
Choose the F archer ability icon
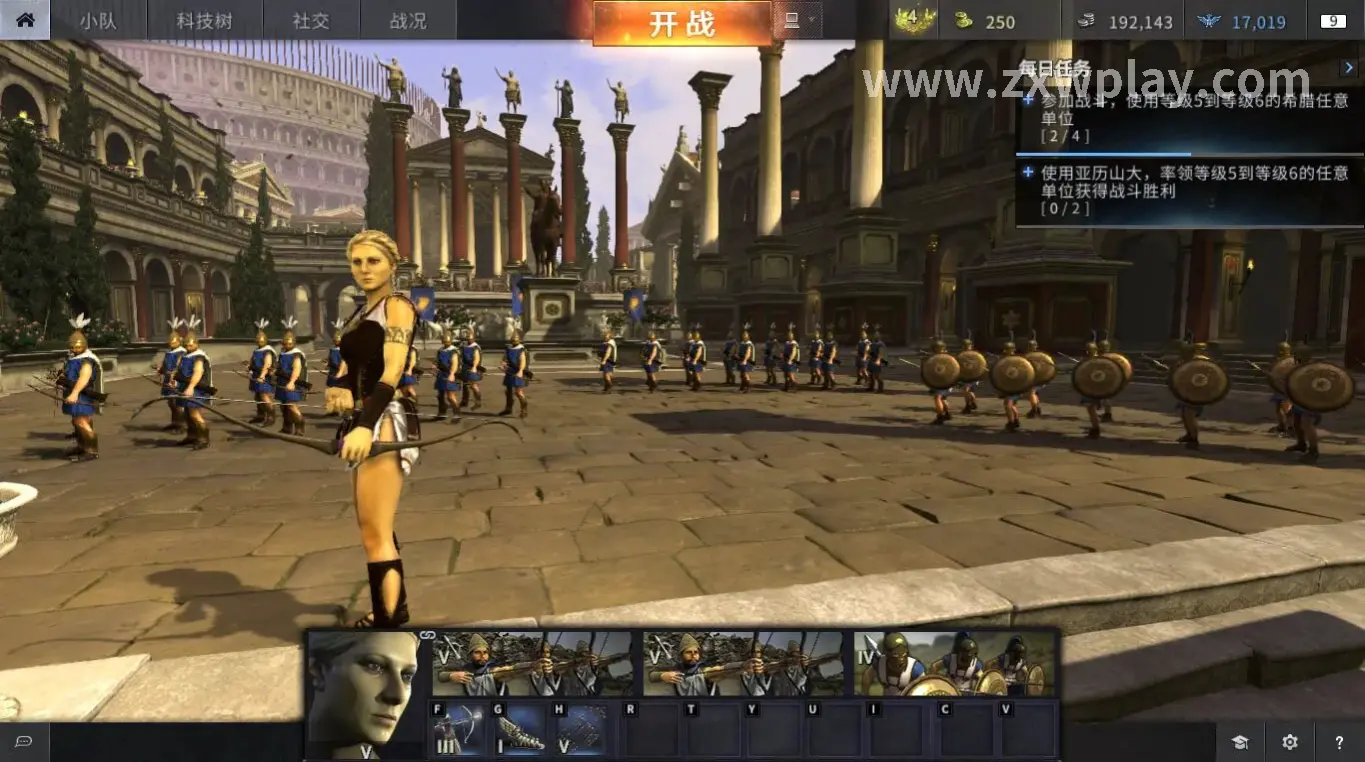tap(457, 730)
